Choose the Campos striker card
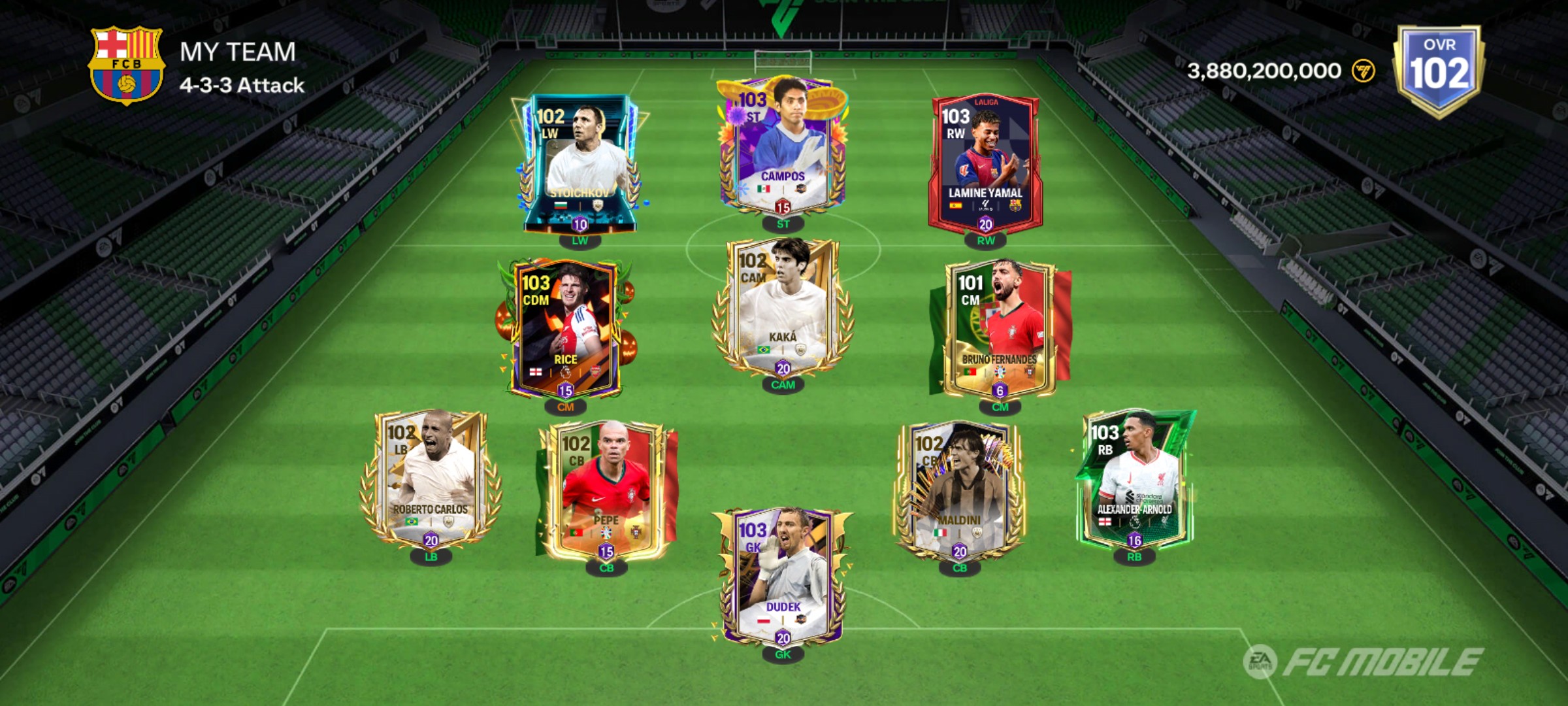1568x706 pixels. tap(782, 147)
